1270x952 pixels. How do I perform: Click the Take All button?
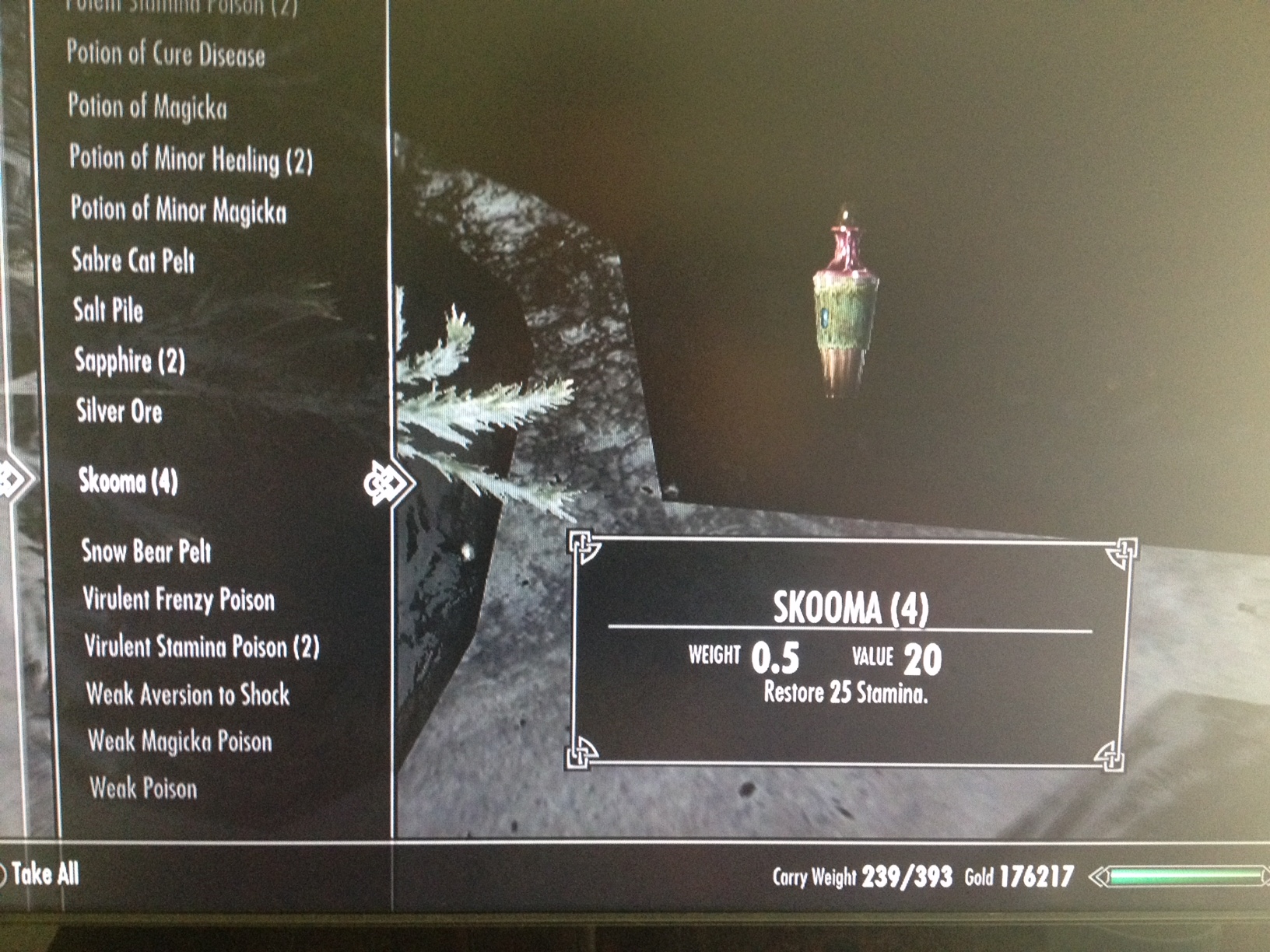coord(44,874)
